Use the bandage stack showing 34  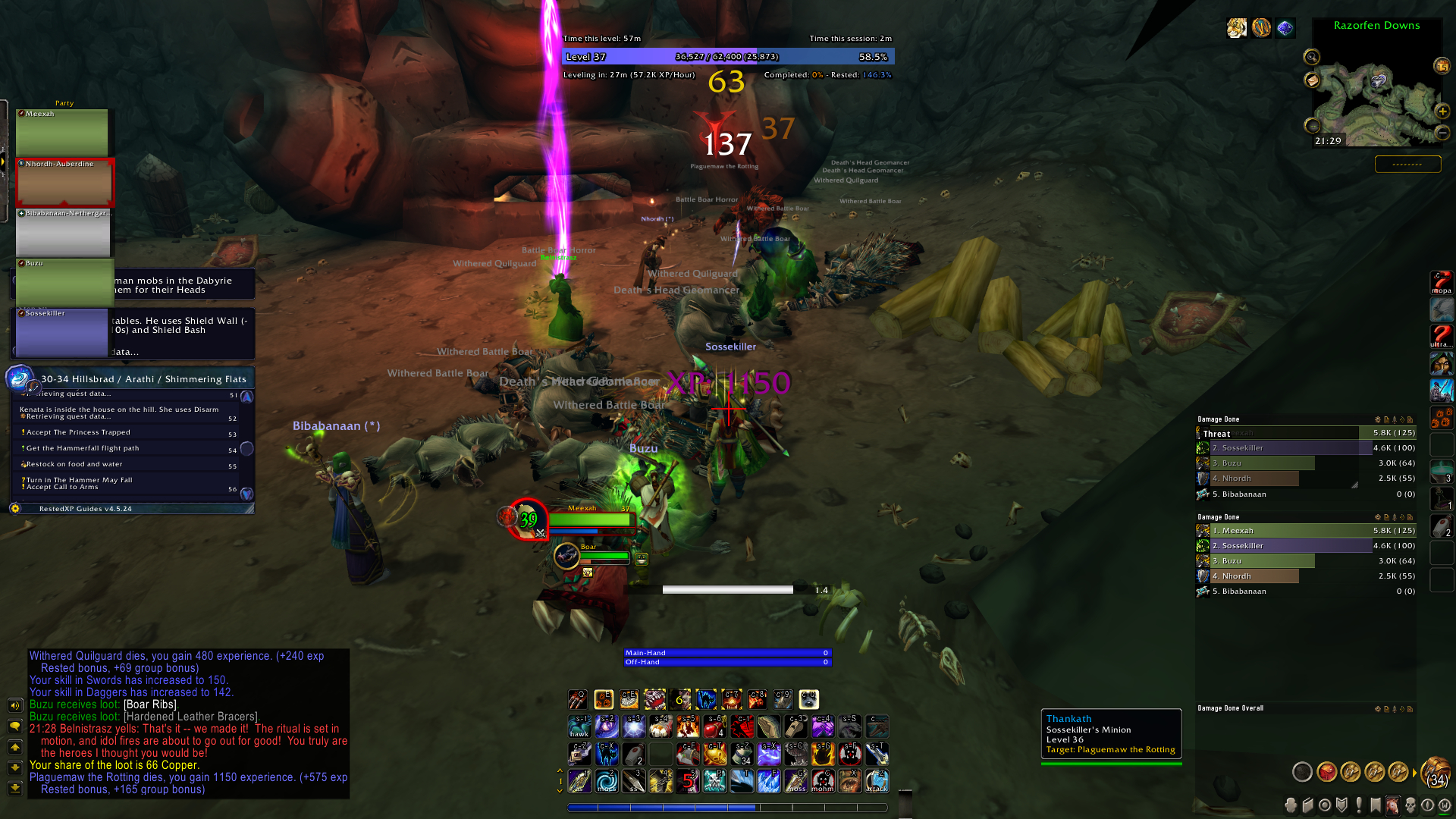click(742, 754)
